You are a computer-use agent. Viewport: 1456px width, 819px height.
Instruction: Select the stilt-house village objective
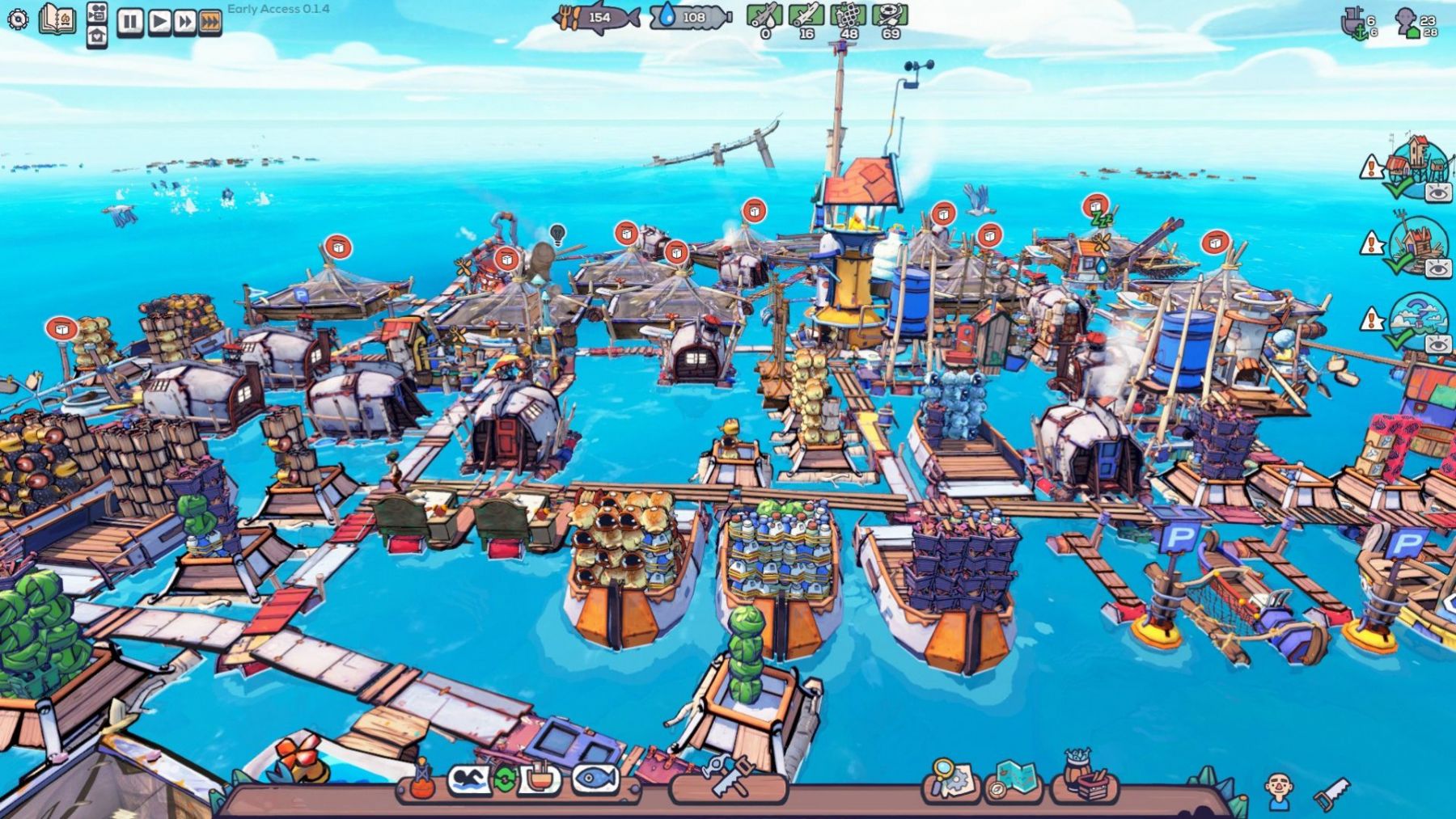(x=1416, y=162)
